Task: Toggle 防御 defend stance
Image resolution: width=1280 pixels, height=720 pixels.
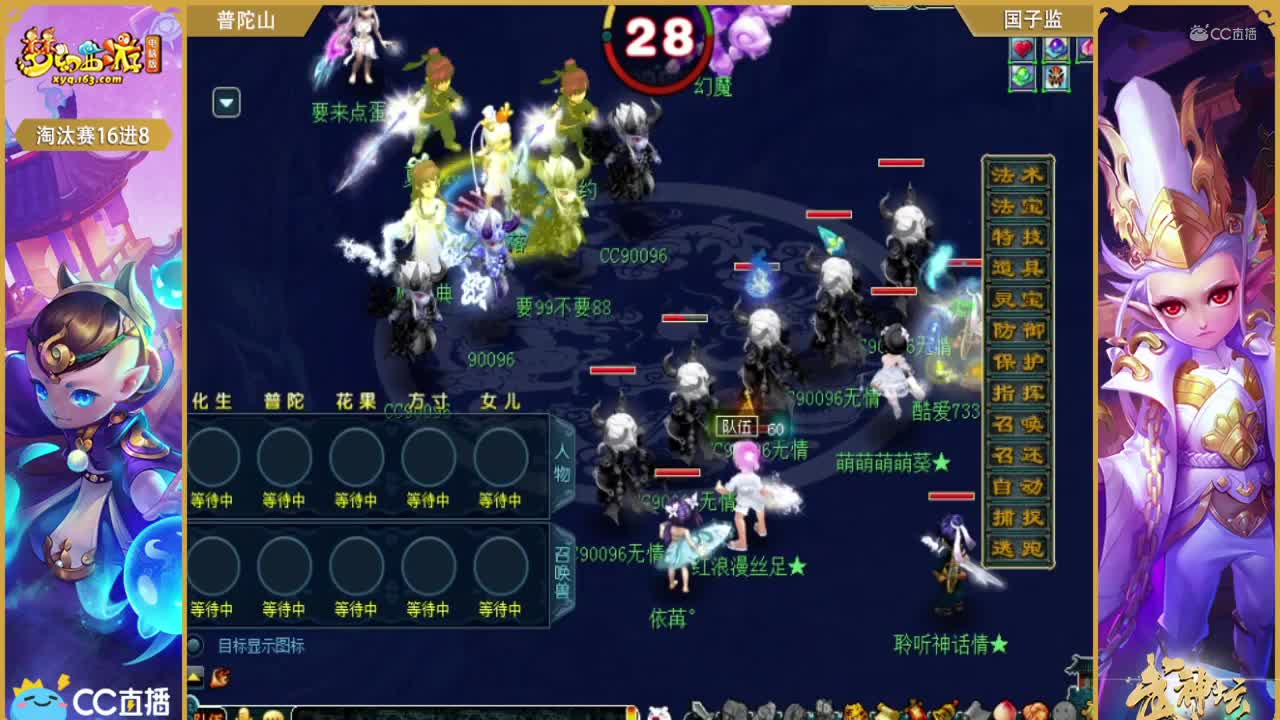Action: [x=1021, y=328]
